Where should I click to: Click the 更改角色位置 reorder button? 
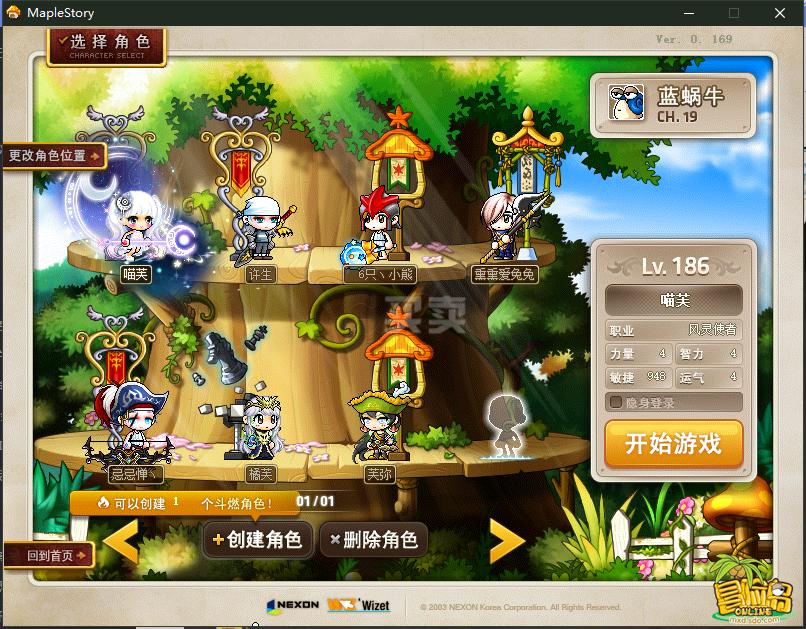(54, 156)
